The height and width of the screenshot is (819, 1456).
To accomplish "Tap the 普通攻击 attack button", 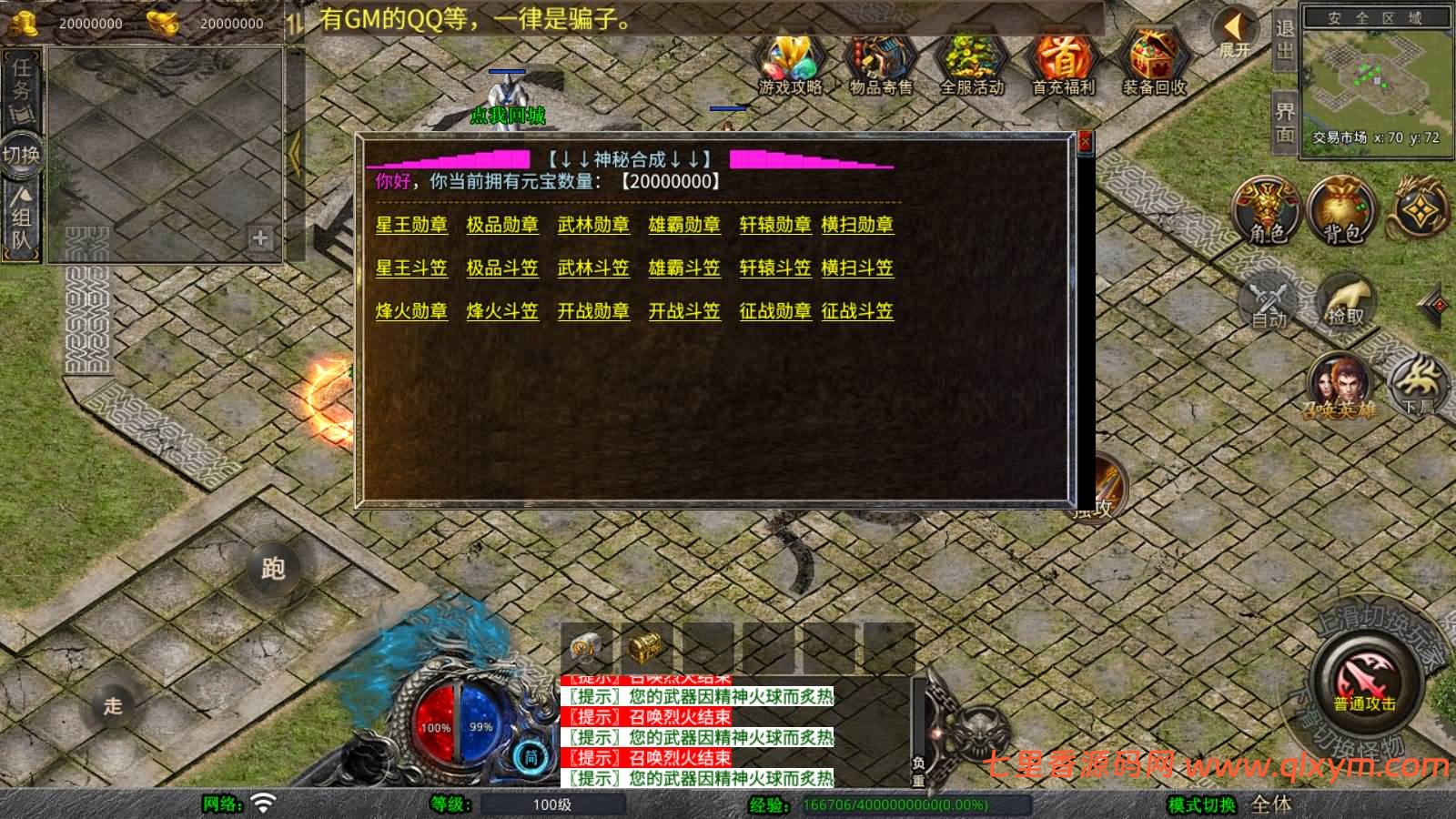I will 1364,682.
